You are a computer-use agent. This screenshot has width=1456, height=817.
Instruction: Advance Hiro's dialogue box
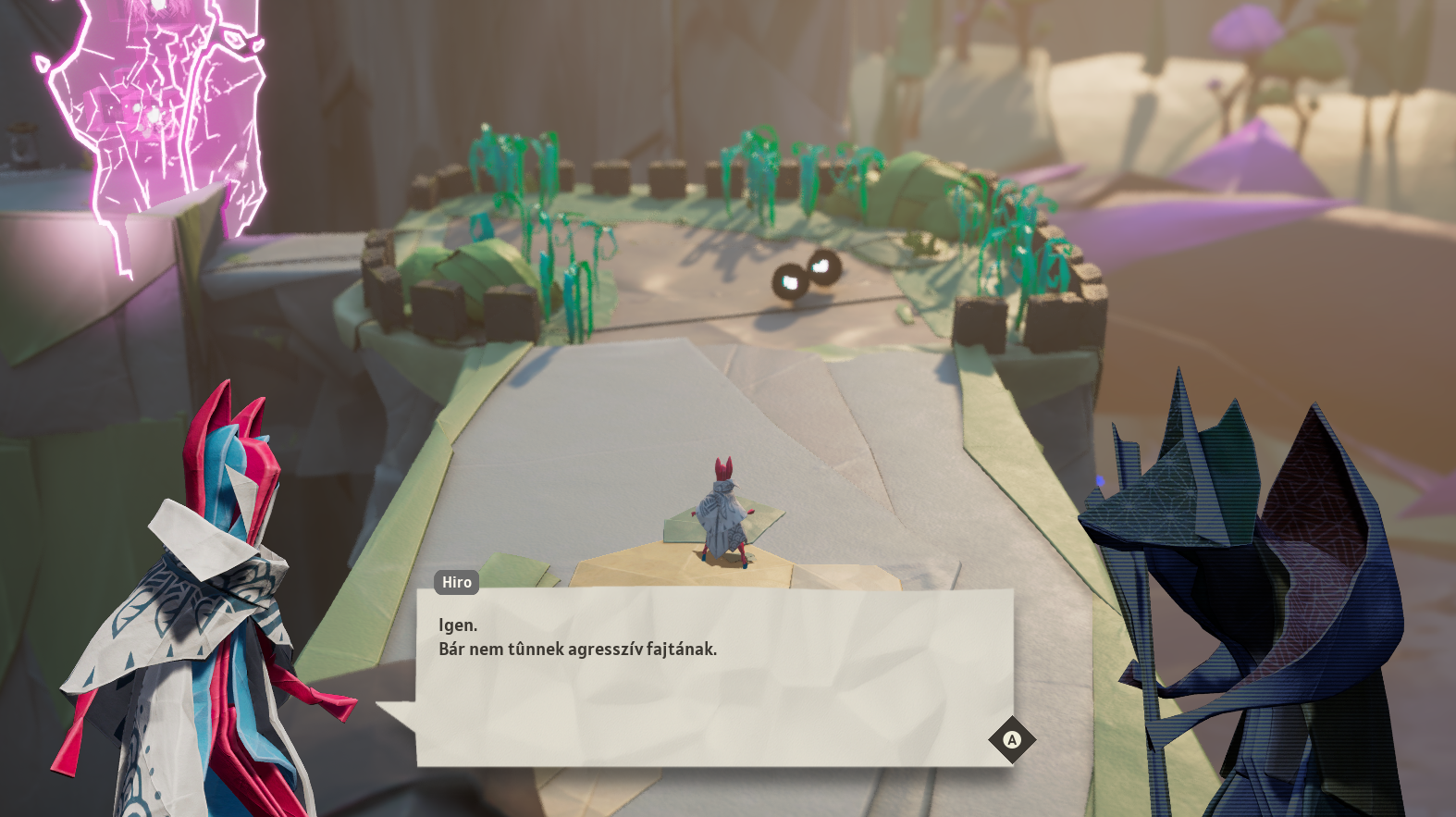[x=1011, y=739]
